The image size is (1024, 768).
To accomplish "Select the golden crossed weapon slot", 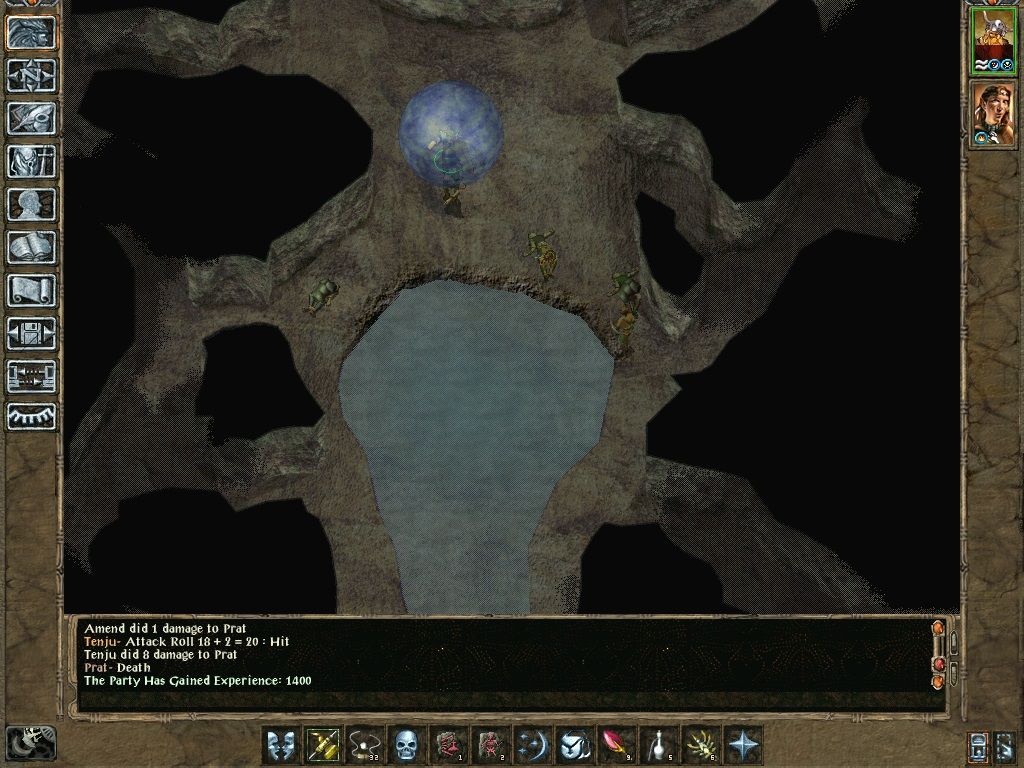I will coord(321,745).
